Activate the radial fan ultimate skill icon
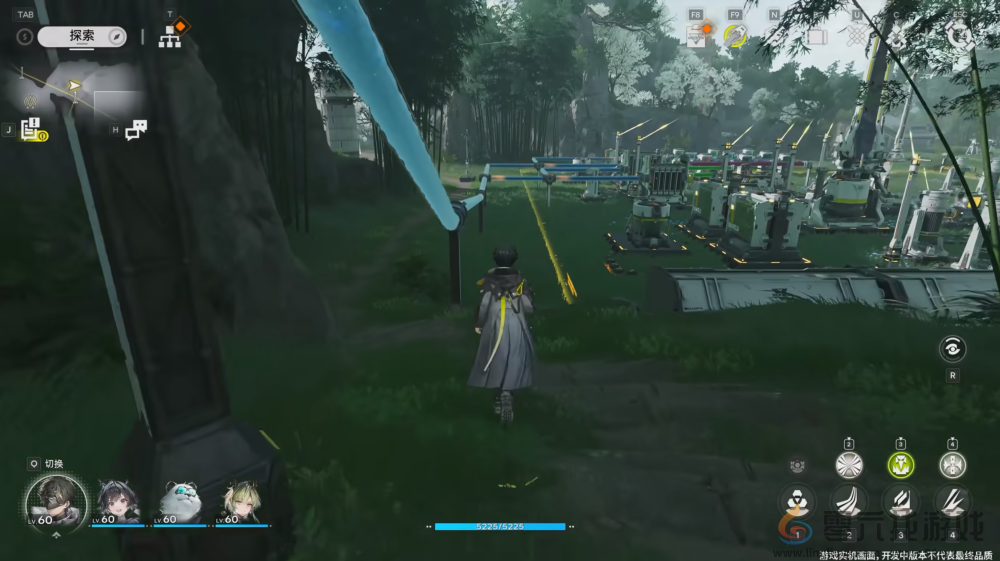1000x561 pixels. pos(849,464)
